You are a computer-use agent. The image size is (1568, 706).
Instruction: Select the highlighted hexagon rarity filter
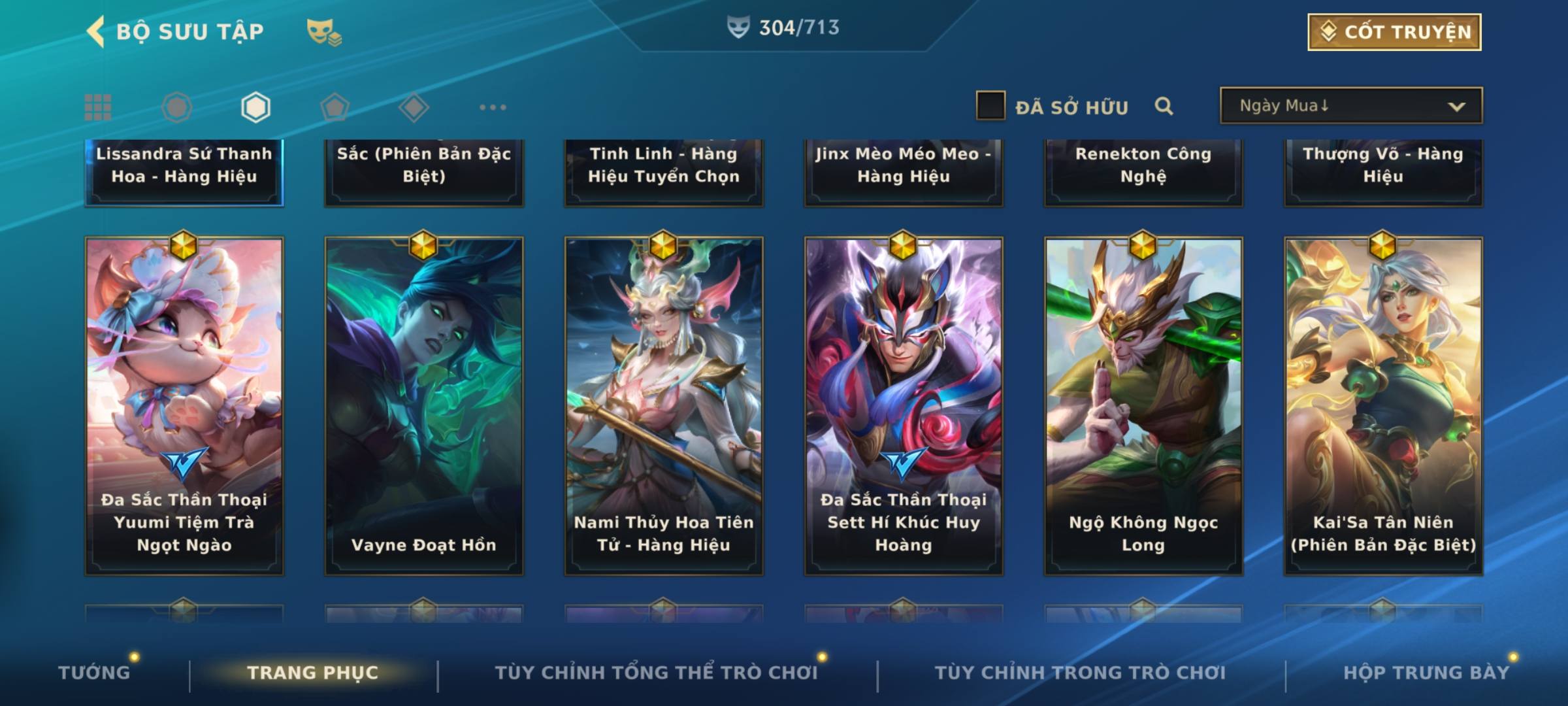[255, 107]
